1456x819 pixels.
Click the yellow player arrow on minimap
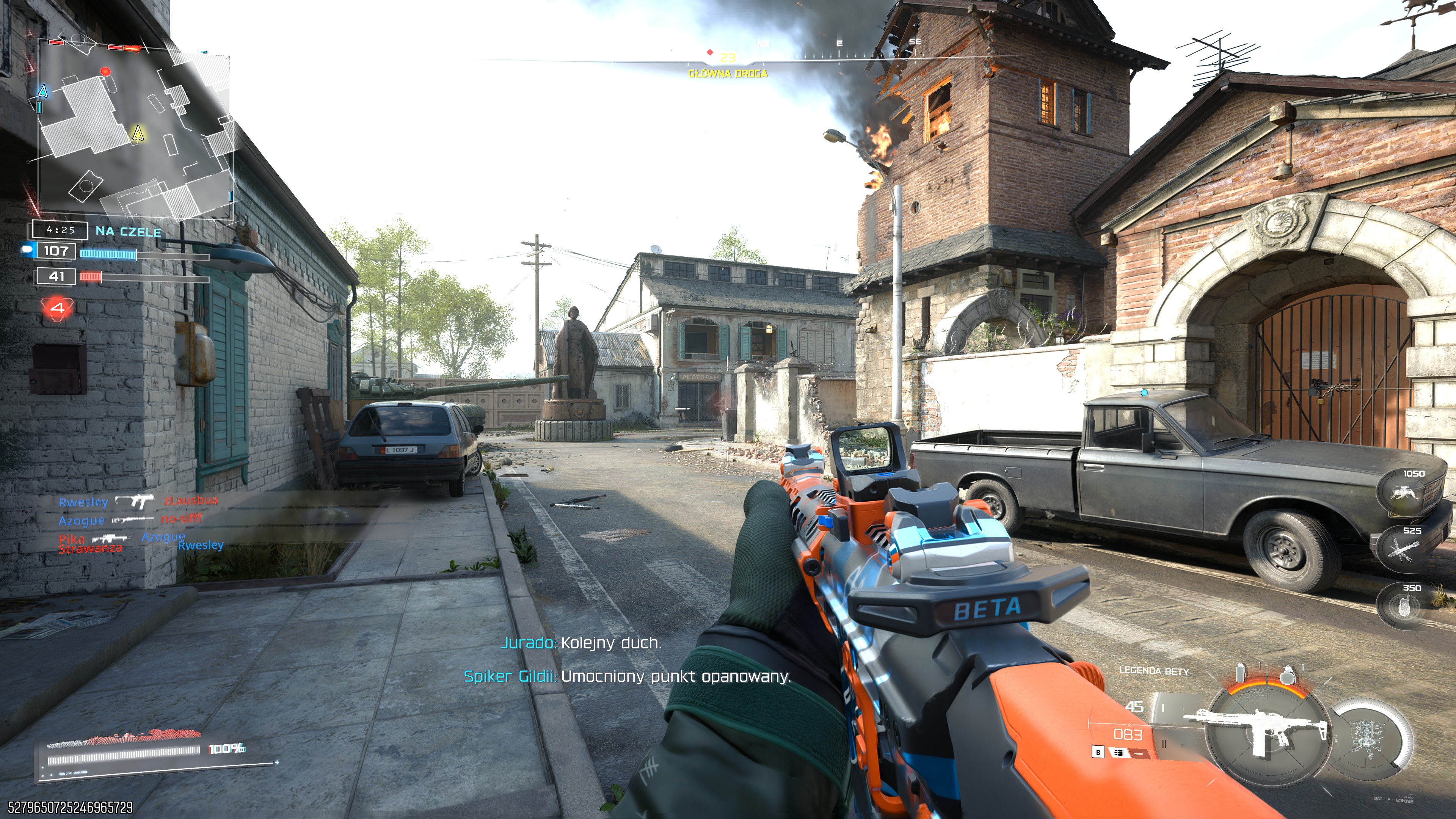click(x=137, y=133)
